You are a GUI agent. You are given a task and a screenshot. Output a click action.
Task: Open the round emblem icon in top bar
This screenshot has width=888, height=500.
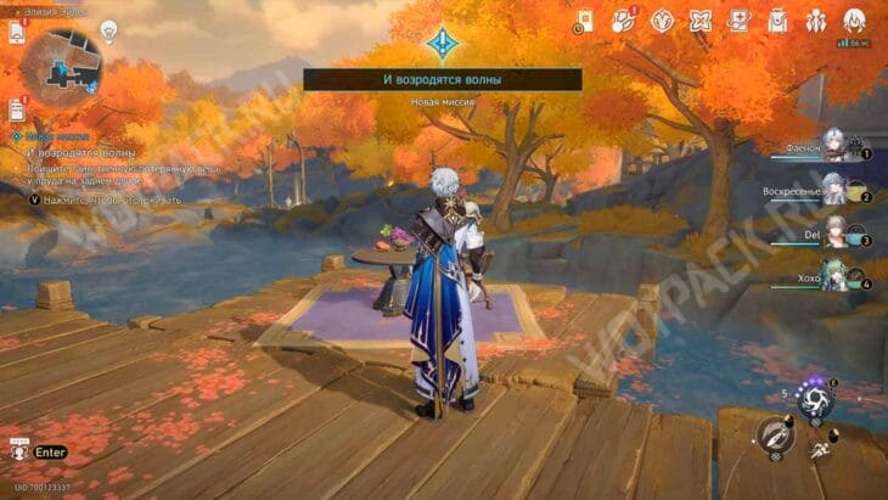pyautogui.click(x=662, y=20)
